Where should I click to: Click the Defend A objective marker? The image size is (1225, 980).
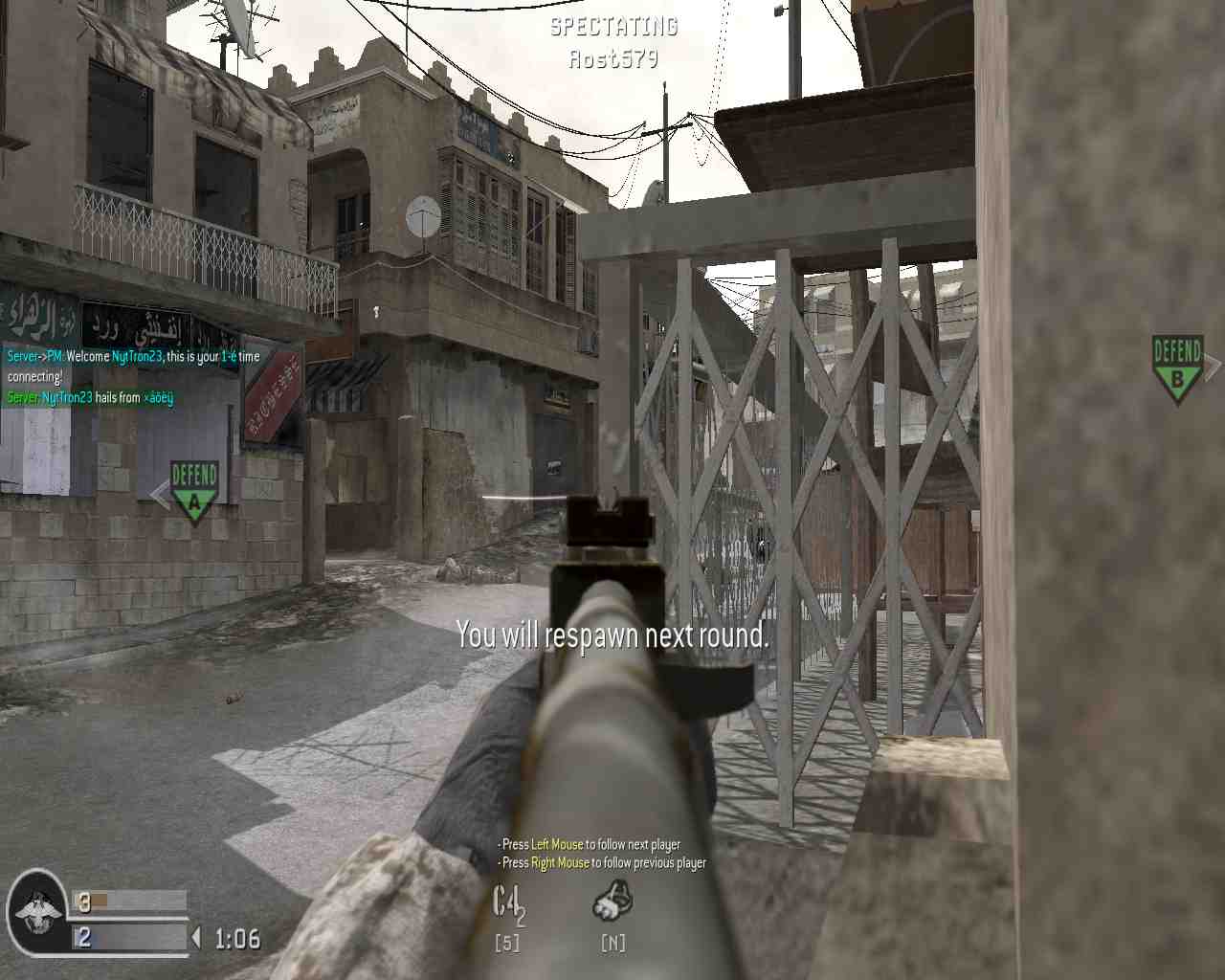(x=193, y=488)
